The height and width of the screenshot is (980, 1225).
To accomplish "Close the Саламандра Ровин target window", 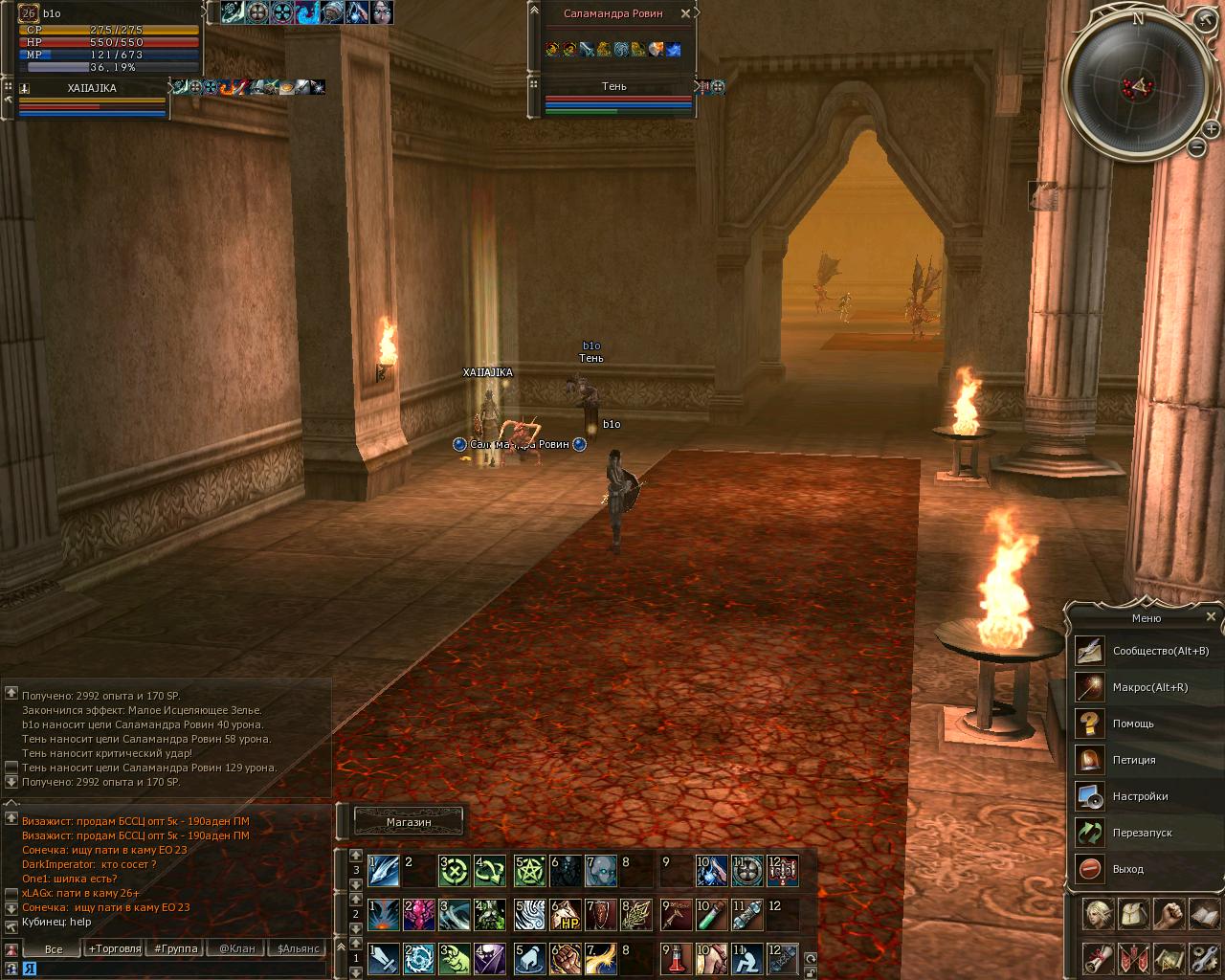I will [x=685, y=13].
